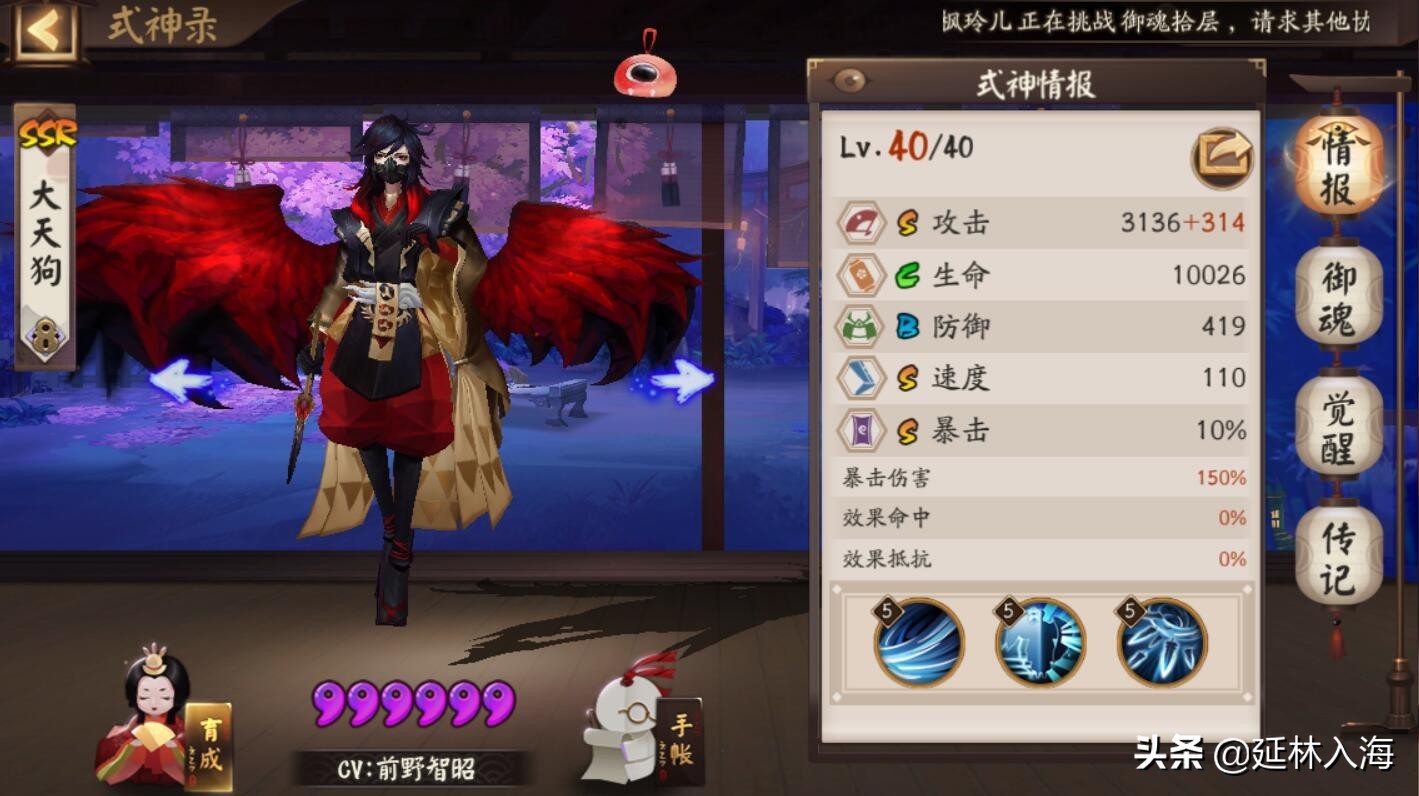Inspect the first blue wind swirl skill

tap(919, 642)
